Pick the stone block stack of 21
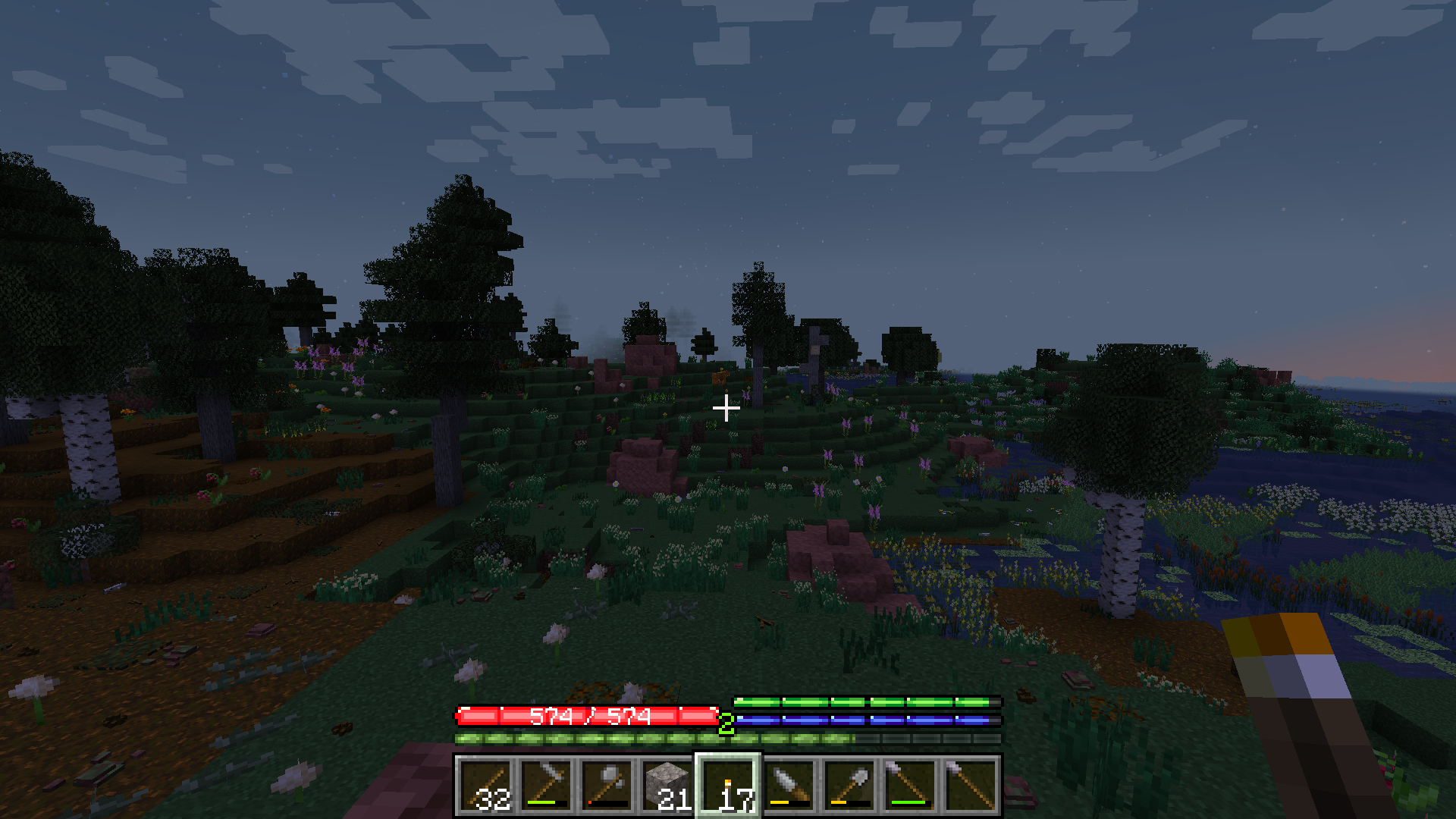Viewport: 1456px width, 819px height. [667, 786]
